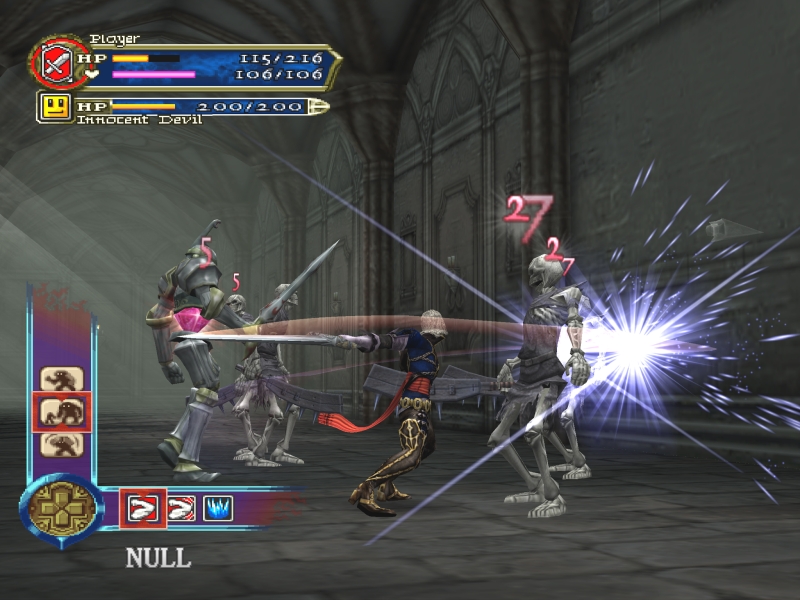
Task: Pick the bottom creature command icon
Action: [61, 443]
